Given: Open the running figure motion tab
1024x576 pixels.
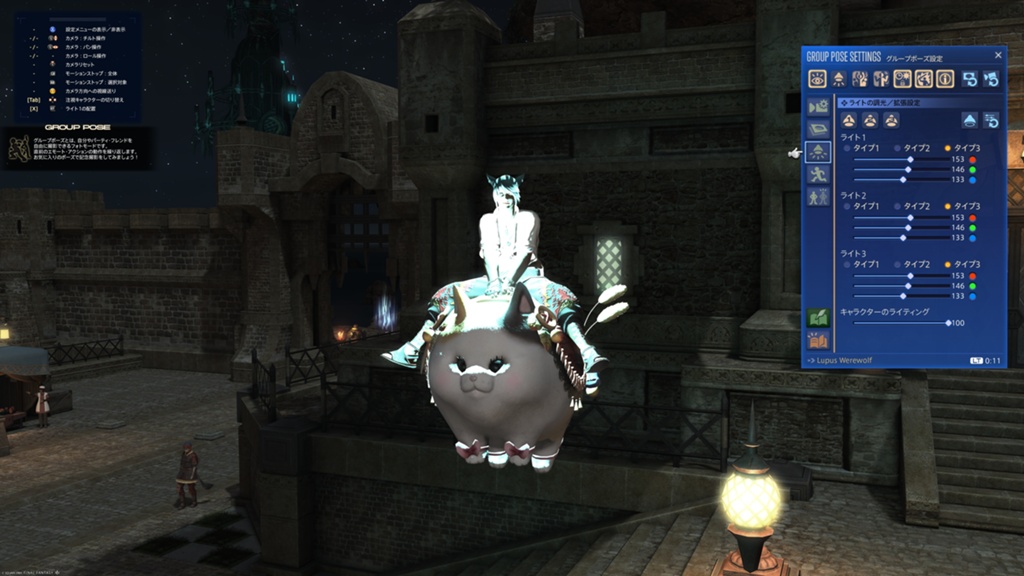Looking at the screenshot, I should pyautogui.click(x=818, y=174).
